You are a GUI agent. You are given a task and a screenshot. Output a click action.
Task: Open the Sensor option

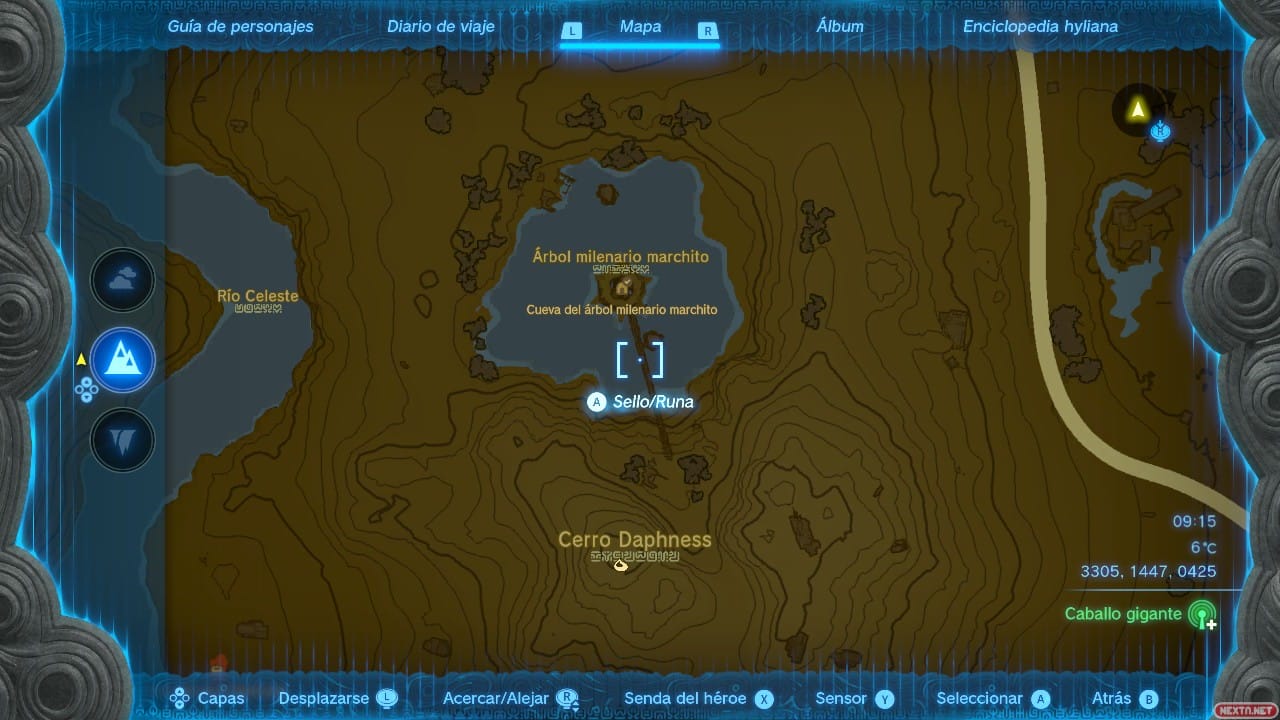(x=854, y=699)
